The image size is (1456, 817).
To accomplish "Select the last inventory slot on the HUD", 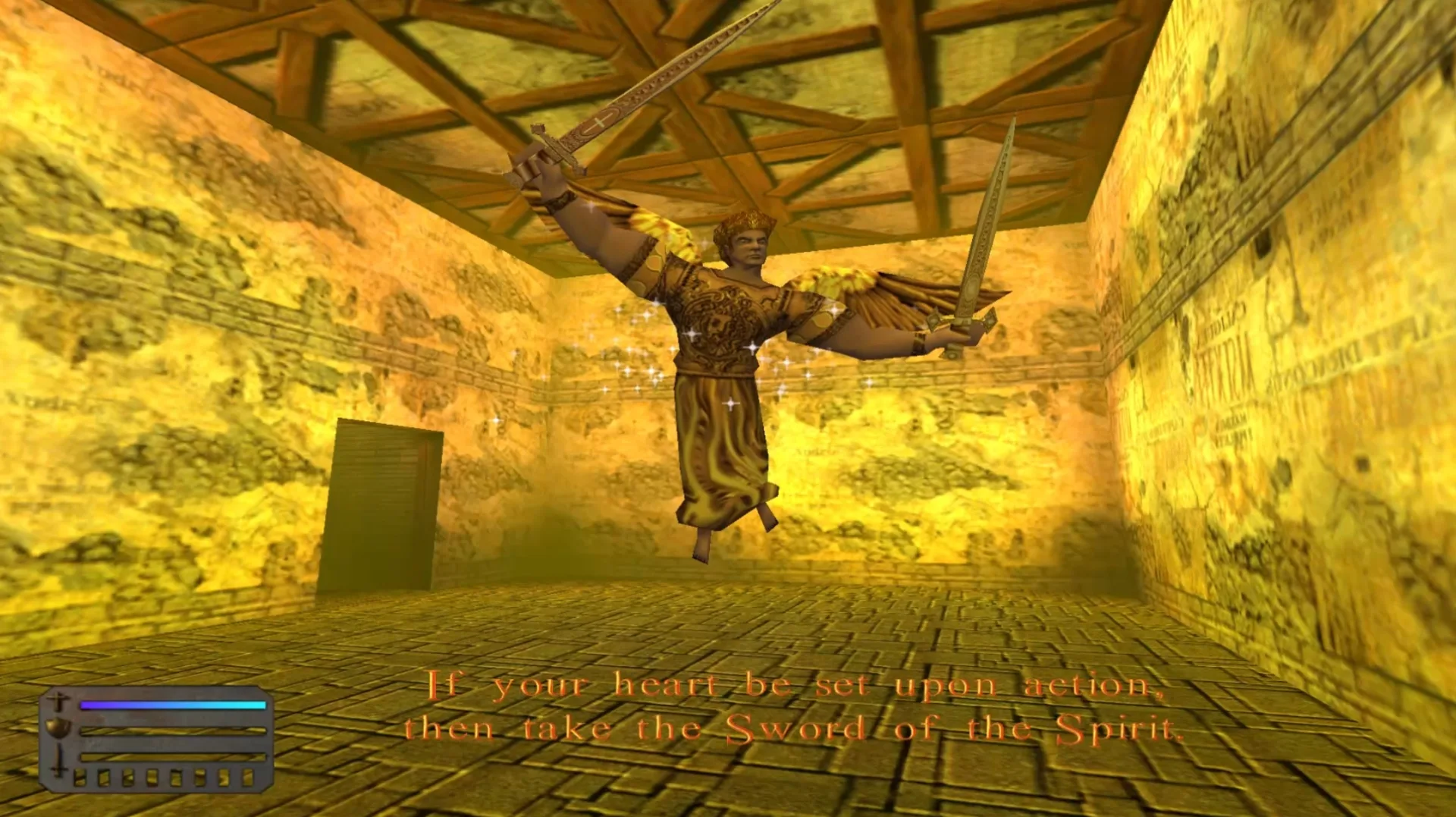I will [x=249, y=779].
